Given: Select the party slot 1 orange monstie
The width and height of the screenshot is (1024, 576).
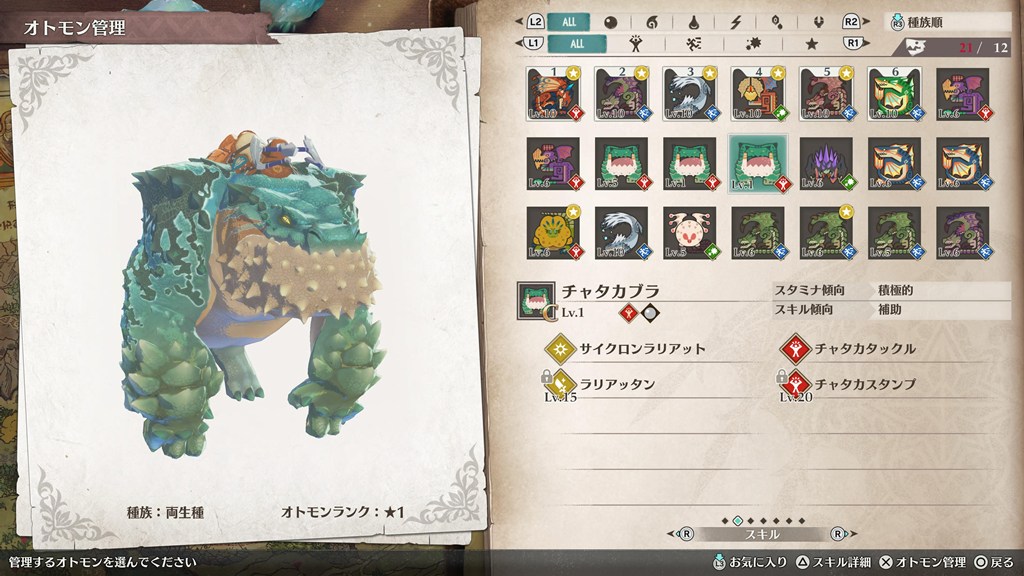Looking at the screenshot, I should (x=553, y=94).
